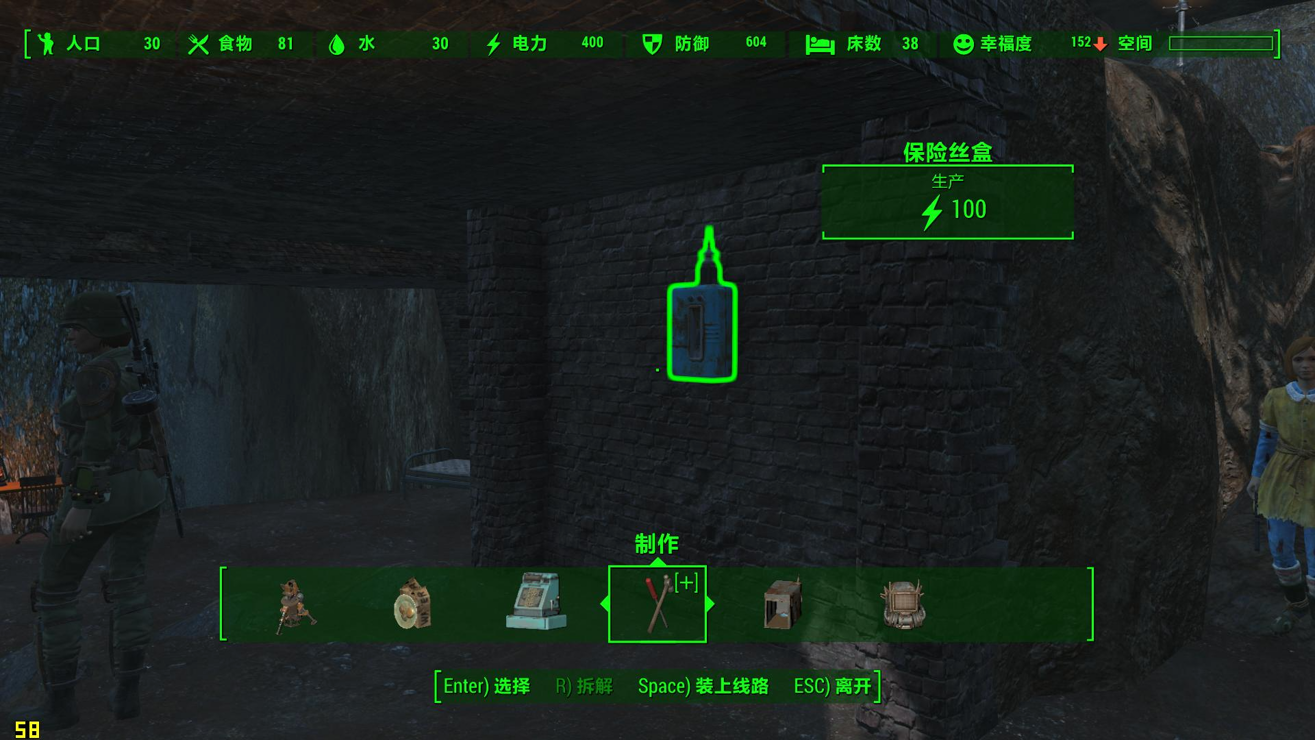Choose the lunchbox category icon

tap(412, 603)
